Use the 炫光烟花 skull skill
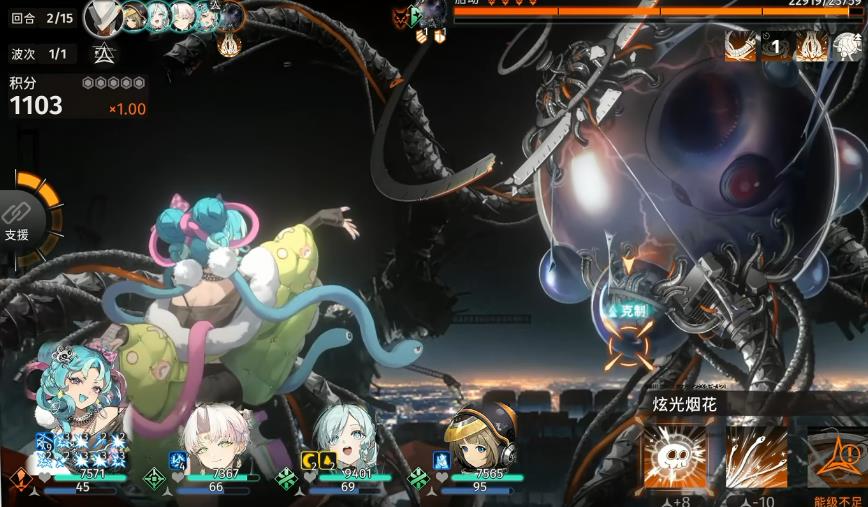868x507 pixels. (674, 457)
